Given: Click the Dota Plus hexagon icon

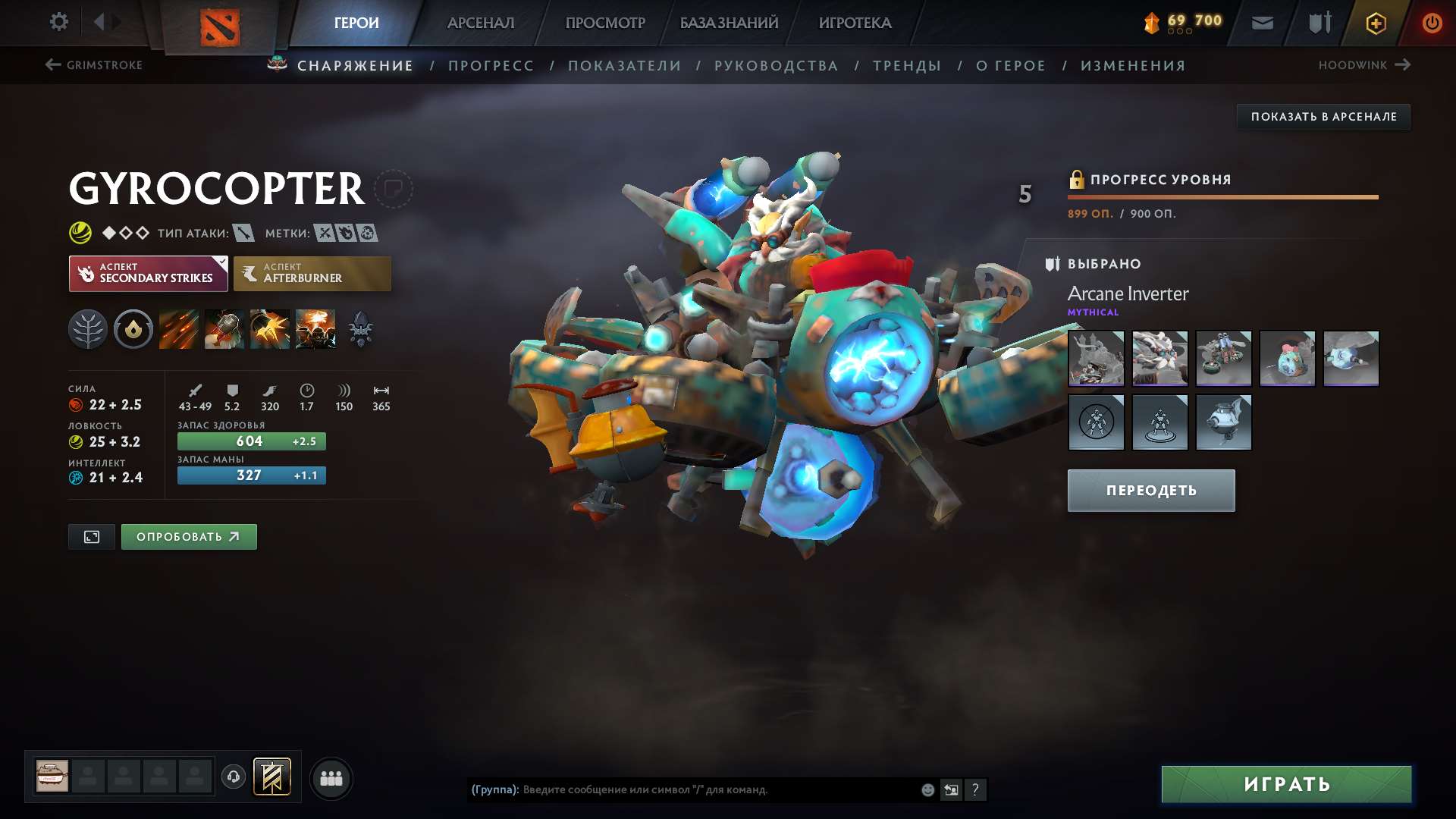Looking at the screenshot, I should tap(1375, 23).
